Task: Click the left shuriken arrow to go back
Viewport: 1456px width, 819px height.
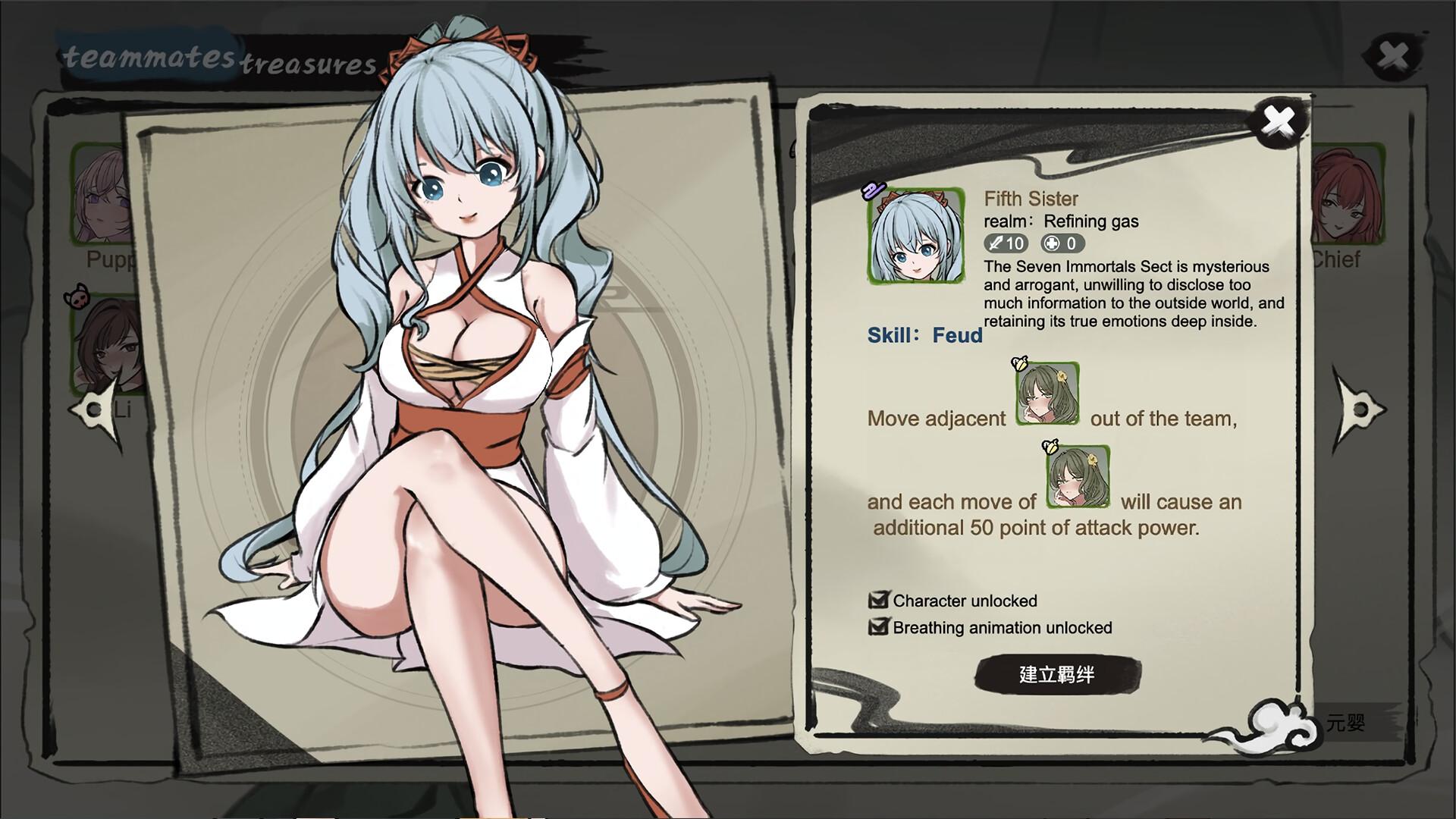Action: [93, 409]
